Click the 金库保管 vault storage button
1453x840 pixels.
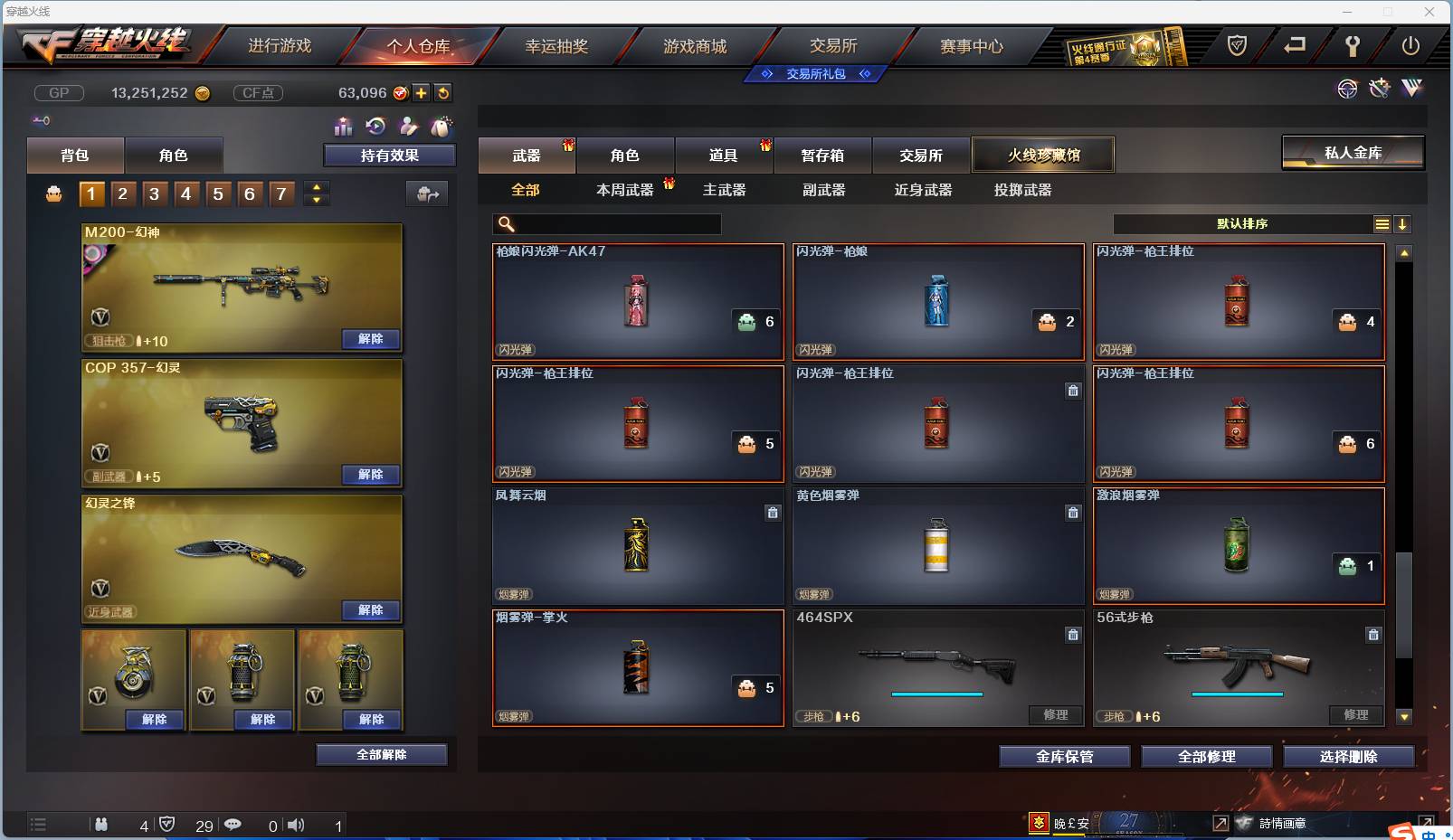point(1064,756)
